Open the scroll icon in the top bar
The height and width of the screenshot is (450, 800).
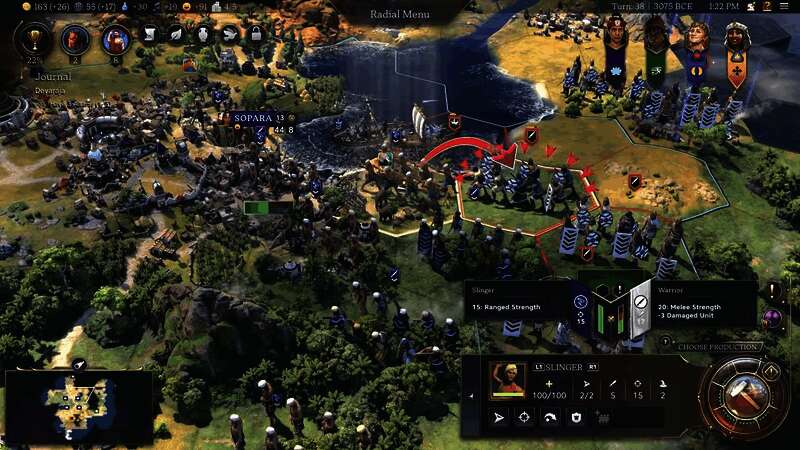[150, 34]
